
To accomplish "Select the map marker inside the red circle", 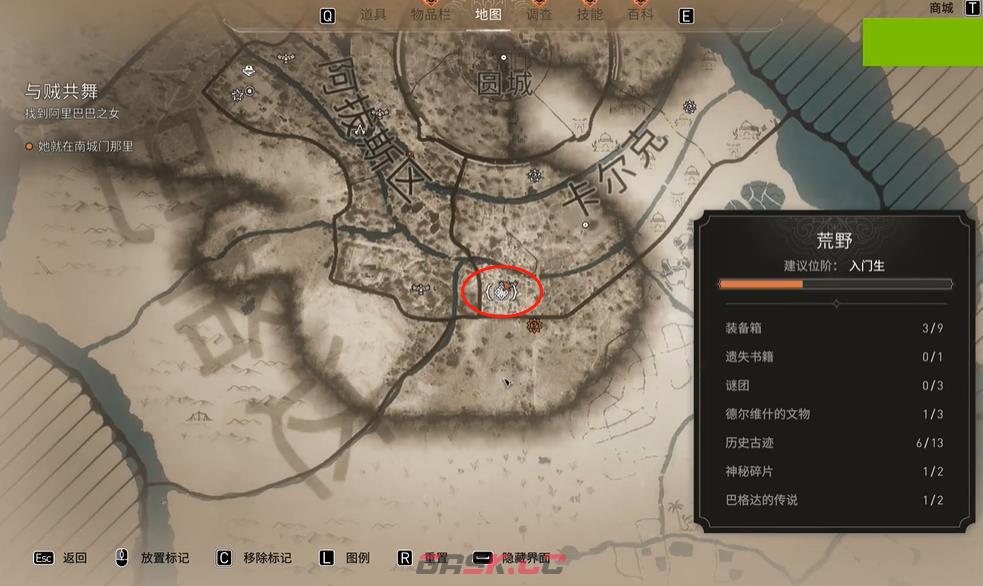I will tap(503, 291).
